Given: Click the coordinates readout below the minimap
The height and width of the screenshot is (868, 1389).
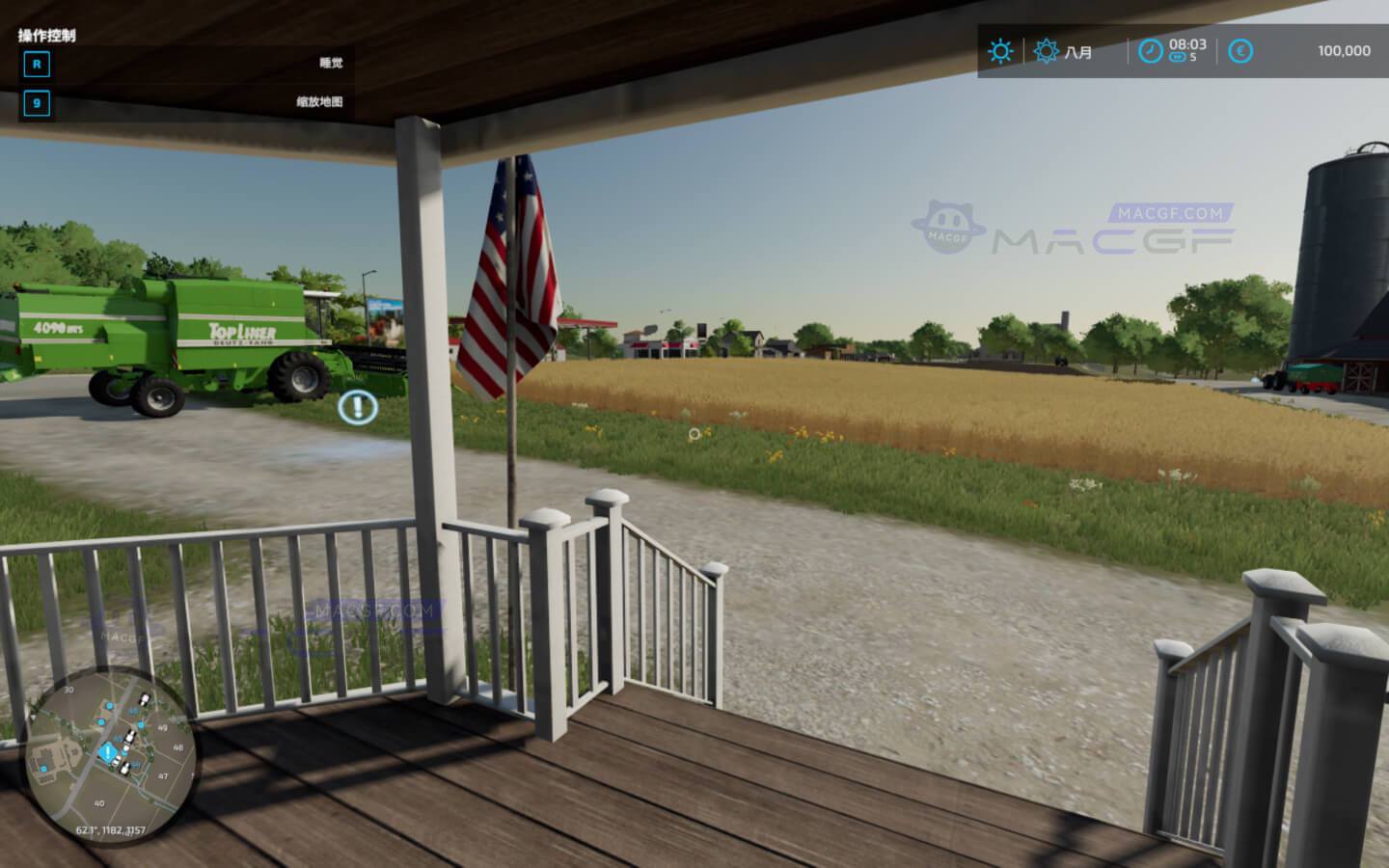Looking at the screenshot, I should 111,830.
